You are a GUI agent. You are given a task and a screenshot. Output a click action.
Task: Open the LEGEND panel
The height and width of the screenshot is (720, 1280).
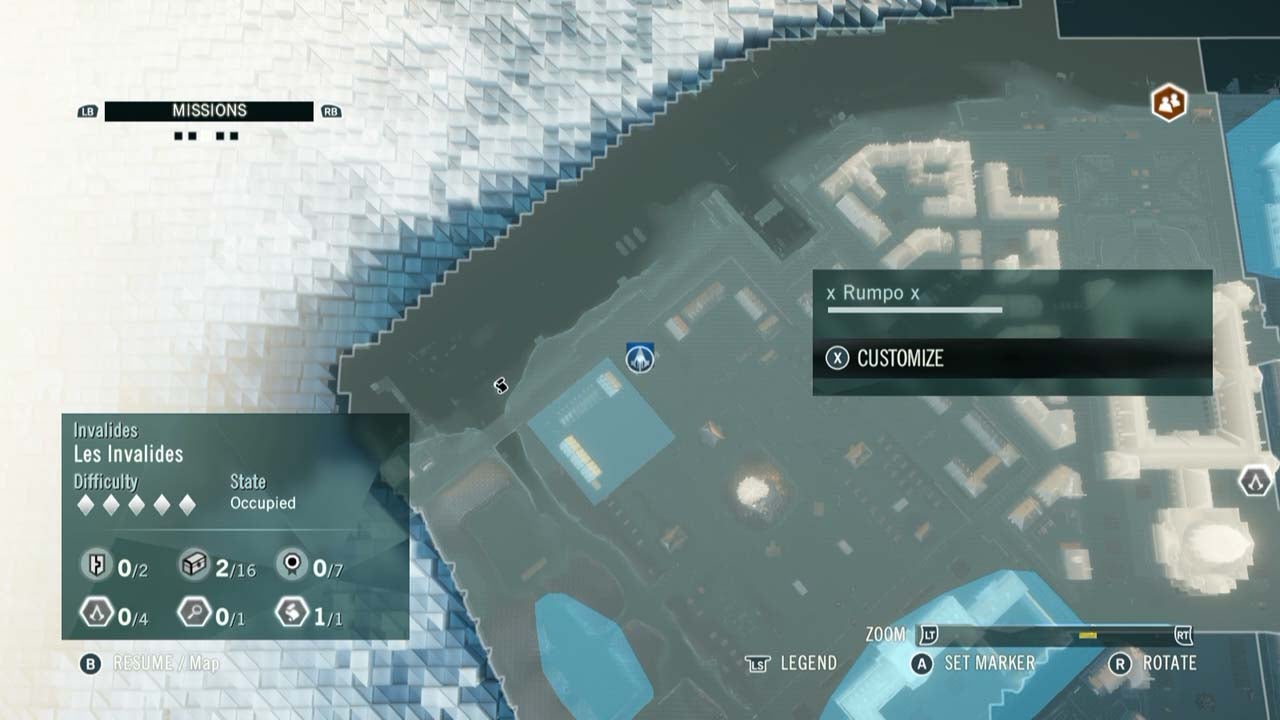pos(806,662)
